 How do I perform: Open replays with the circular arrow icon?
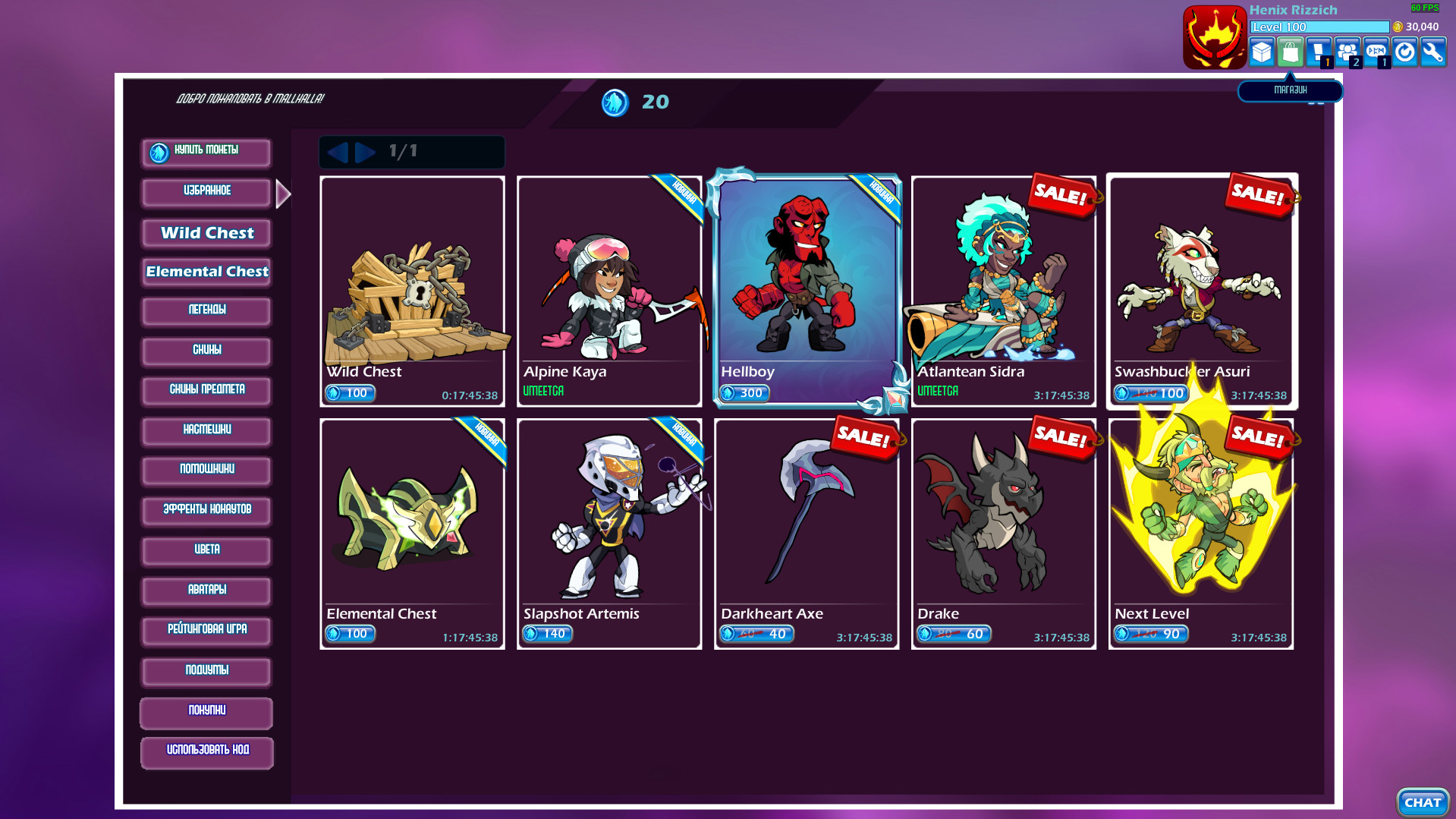pyautogui.click(x=1404, y=52)
